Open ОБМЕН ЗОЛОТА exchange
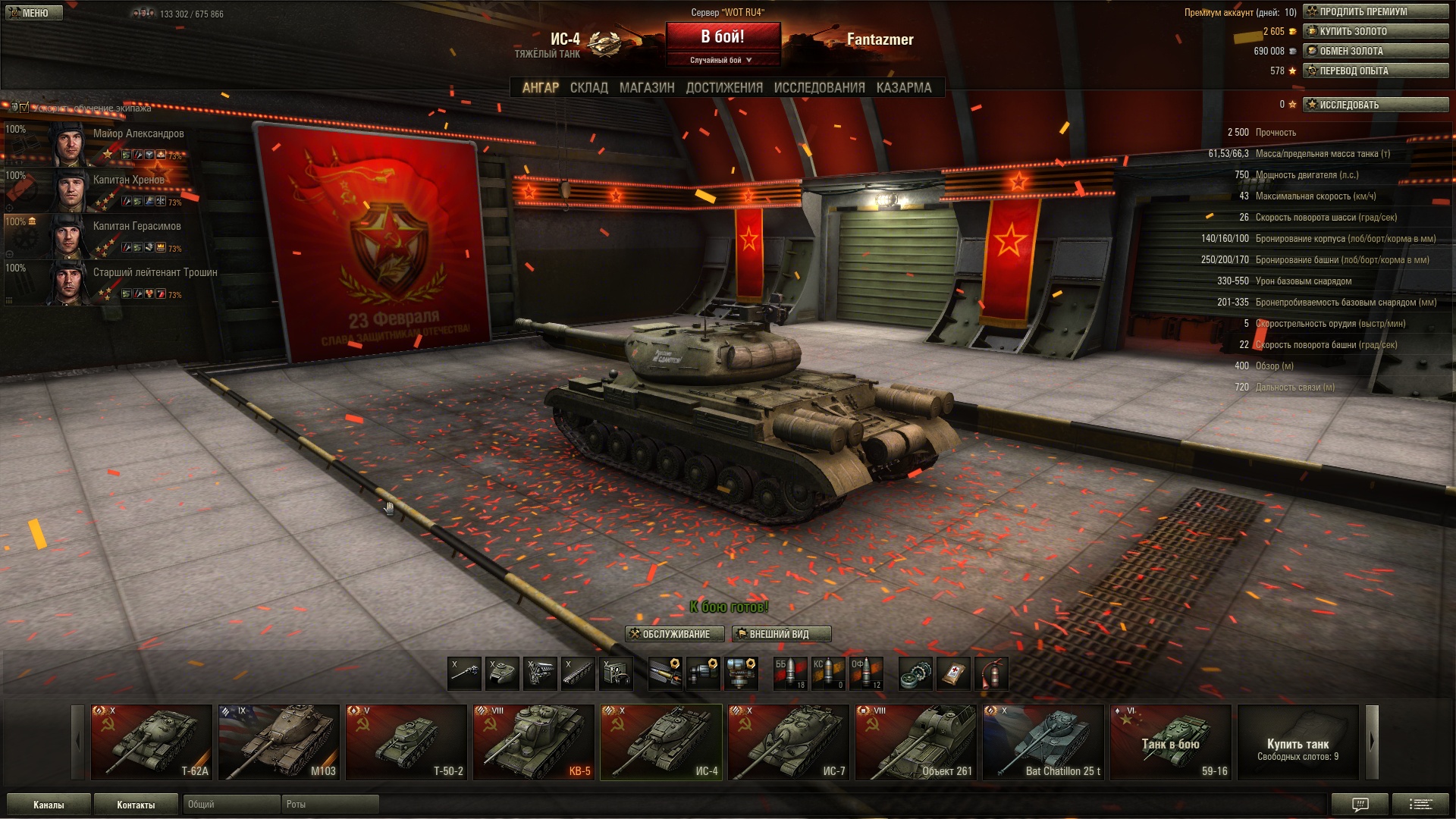This screenshot has height=819, width=1456. pyautogui.click(x=1375, y=51)
